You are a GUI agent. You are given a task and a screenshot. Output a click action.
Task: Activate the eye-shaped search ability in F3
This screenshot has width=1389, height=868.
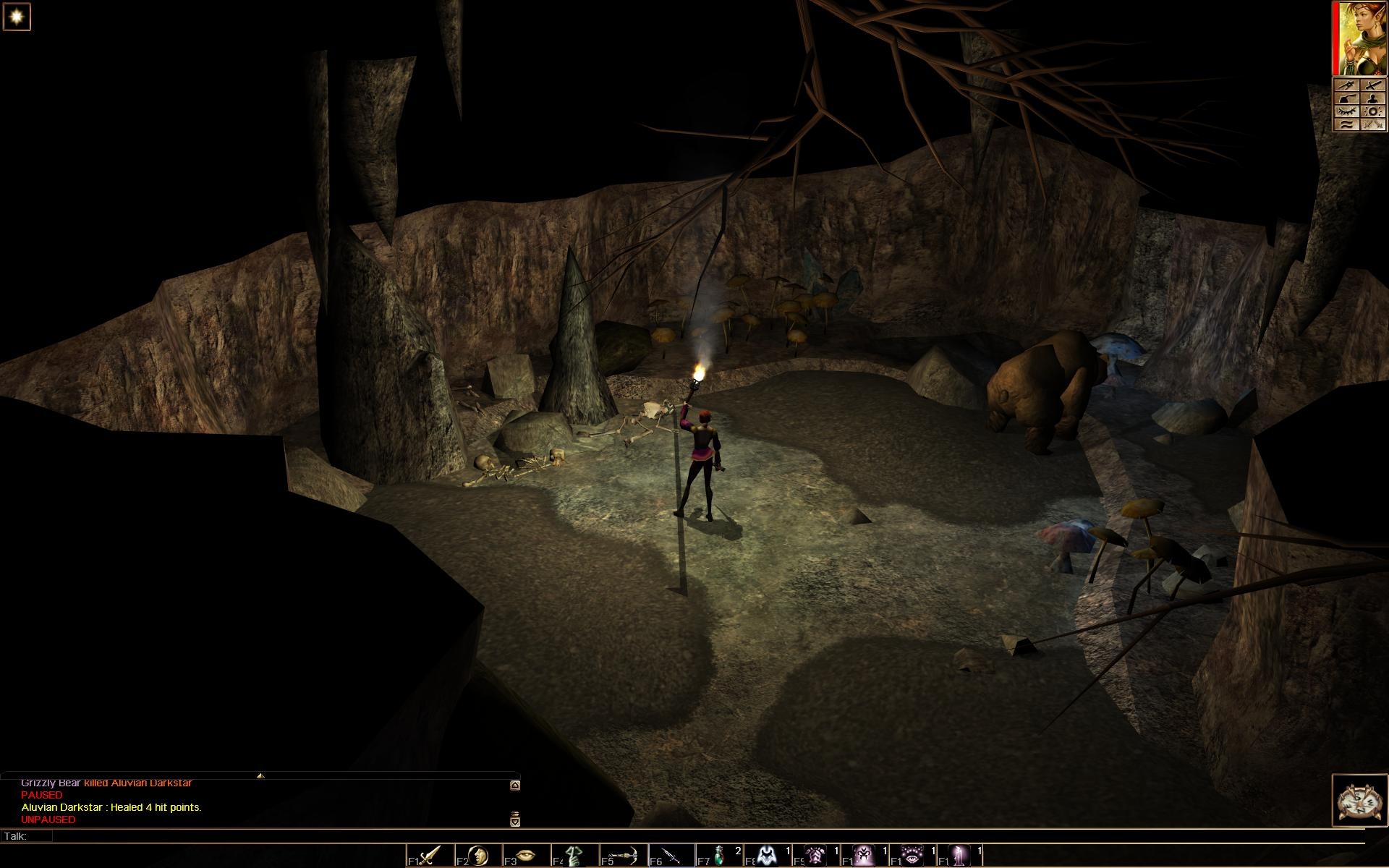point(527,856)
